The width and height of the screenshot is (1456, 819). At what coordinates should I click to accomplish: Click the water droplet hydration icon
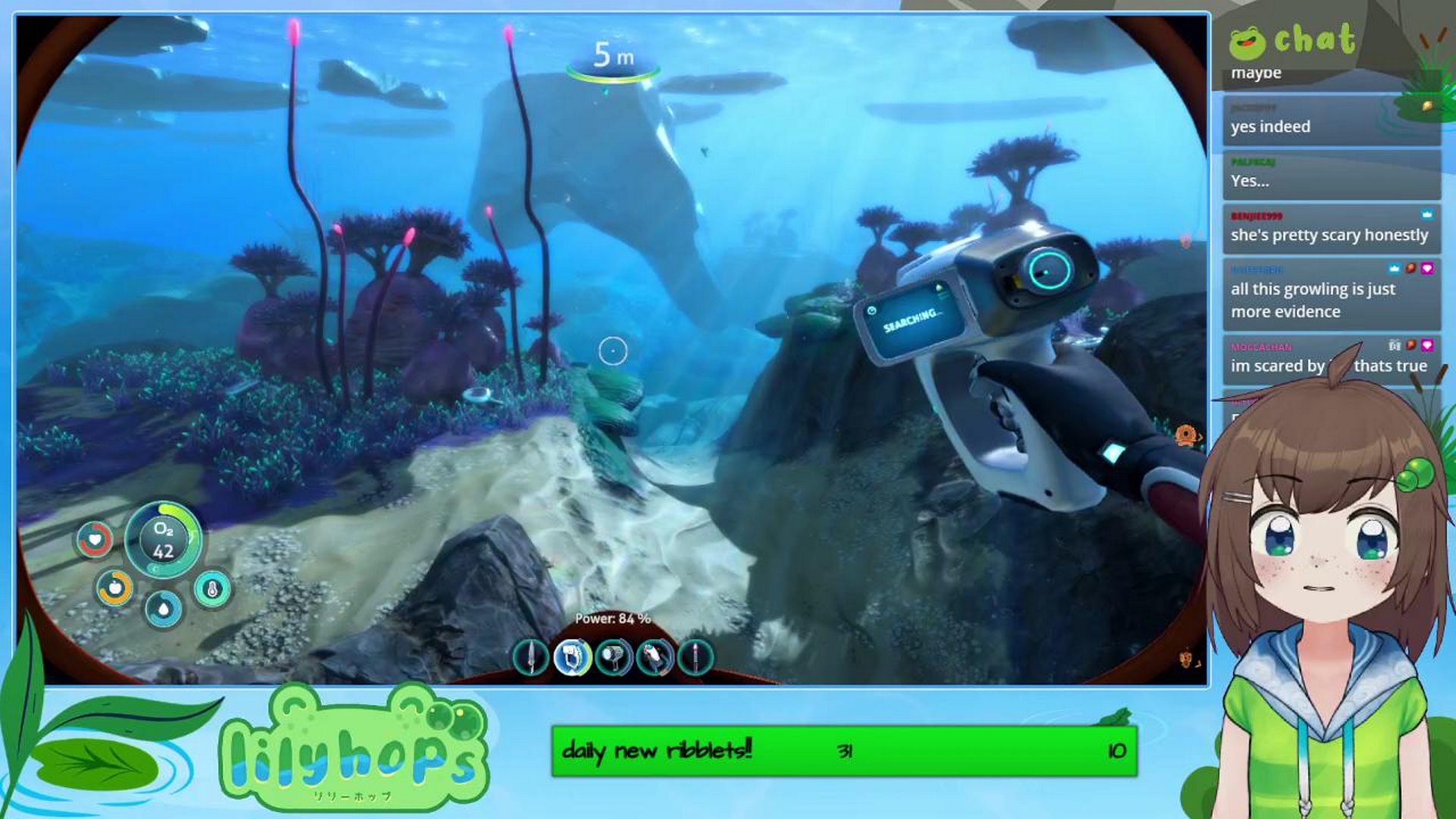[x=162, y=607]
